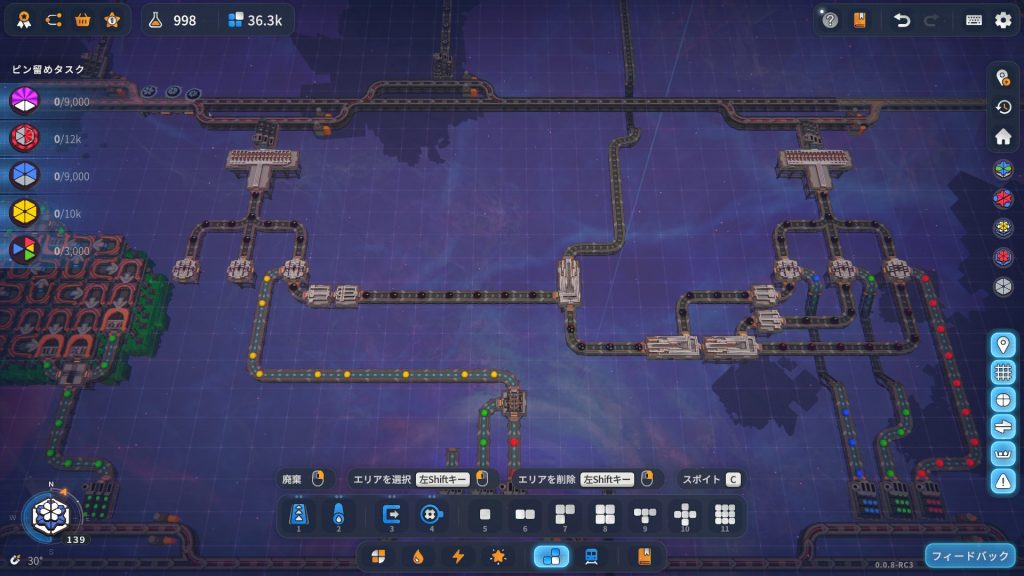Image resolution: width=1024 pixels, height=576 pixels.
Task: Click the フィードバック feedback button
Action: click(970, 555)
